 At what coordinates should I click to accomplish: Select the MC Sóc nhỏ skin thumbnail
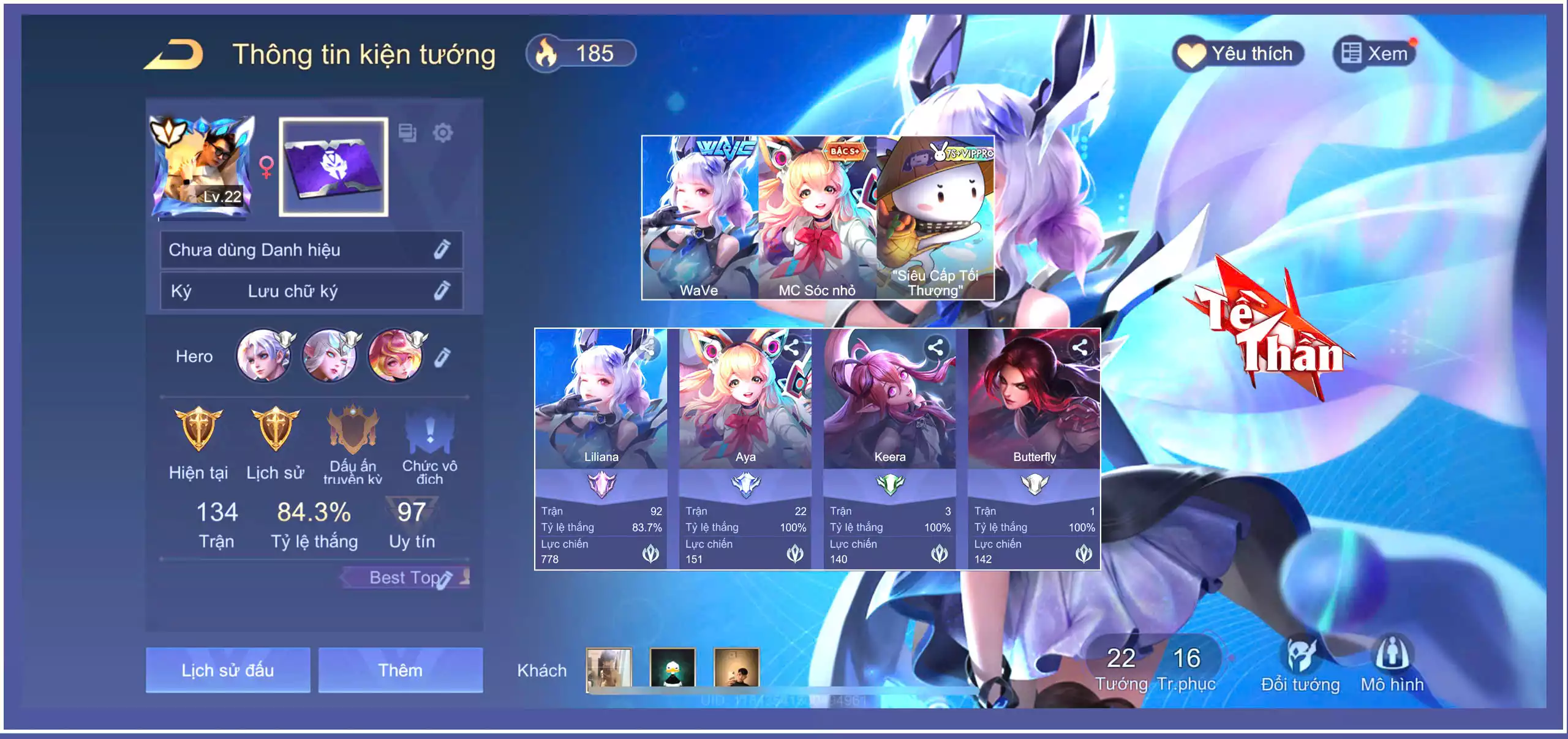tap(817, 217)
